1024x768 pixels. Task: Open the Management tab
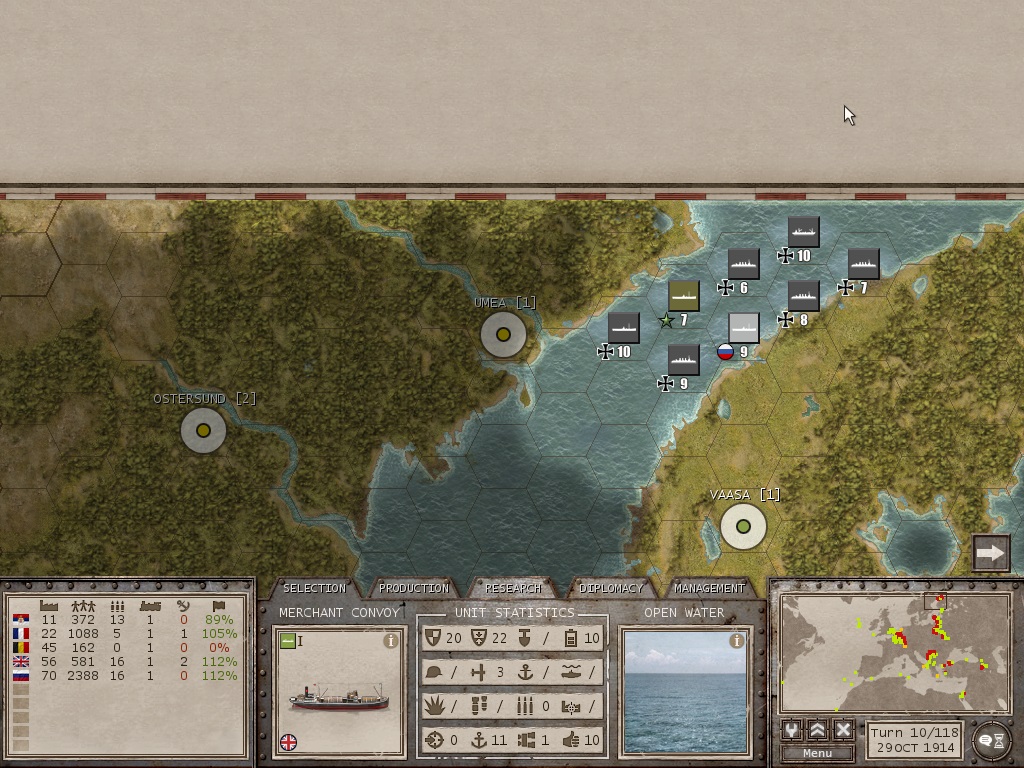709,588
